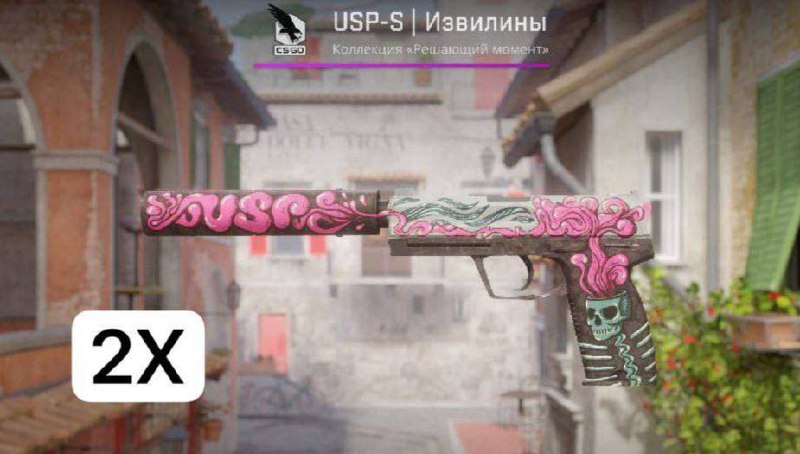
Task: Click the white 2X badge
Action: click(x=138, y=356)
